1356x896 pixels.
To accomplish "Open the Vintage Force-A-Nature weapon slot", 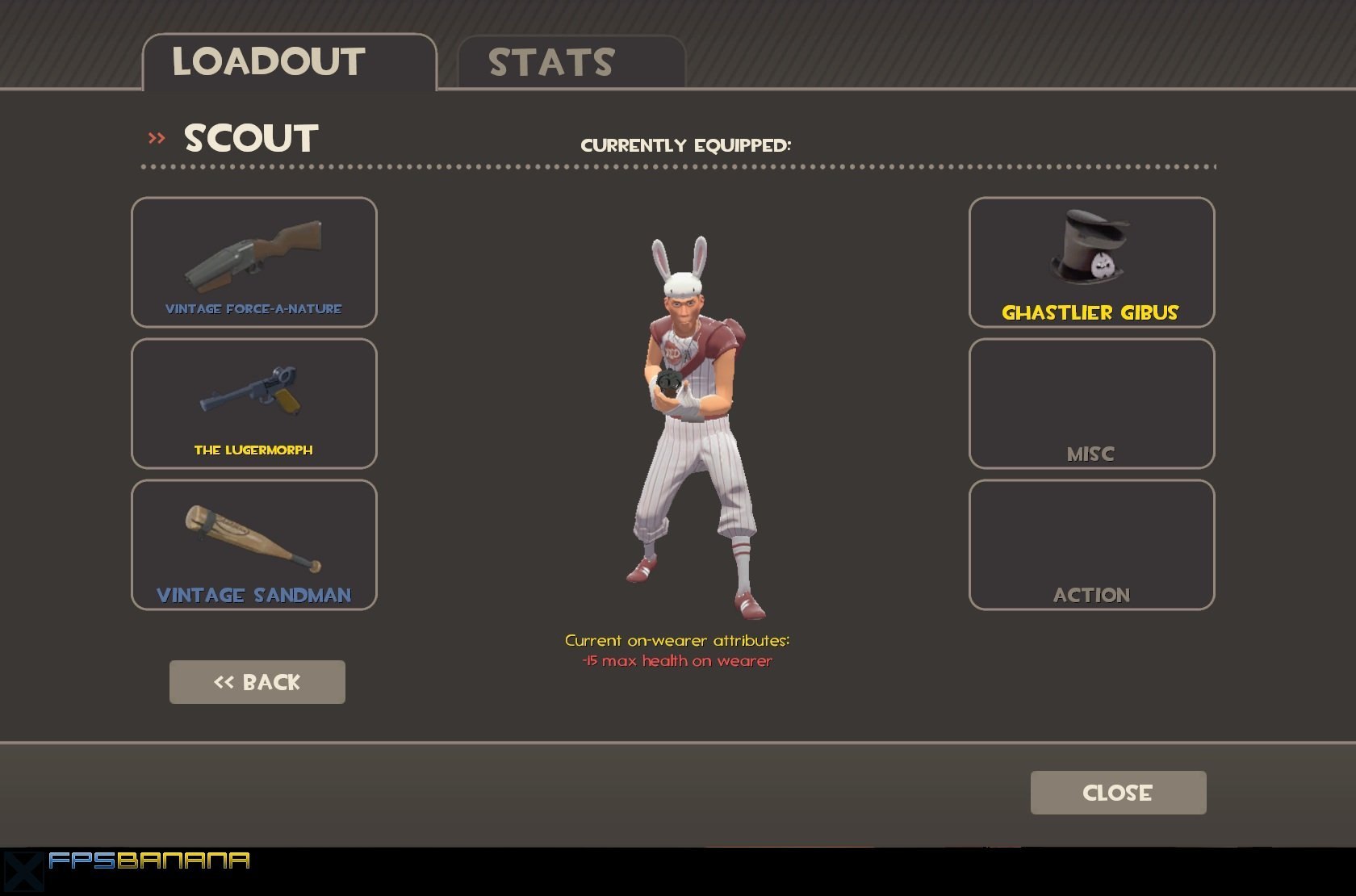I will [253, 262].
